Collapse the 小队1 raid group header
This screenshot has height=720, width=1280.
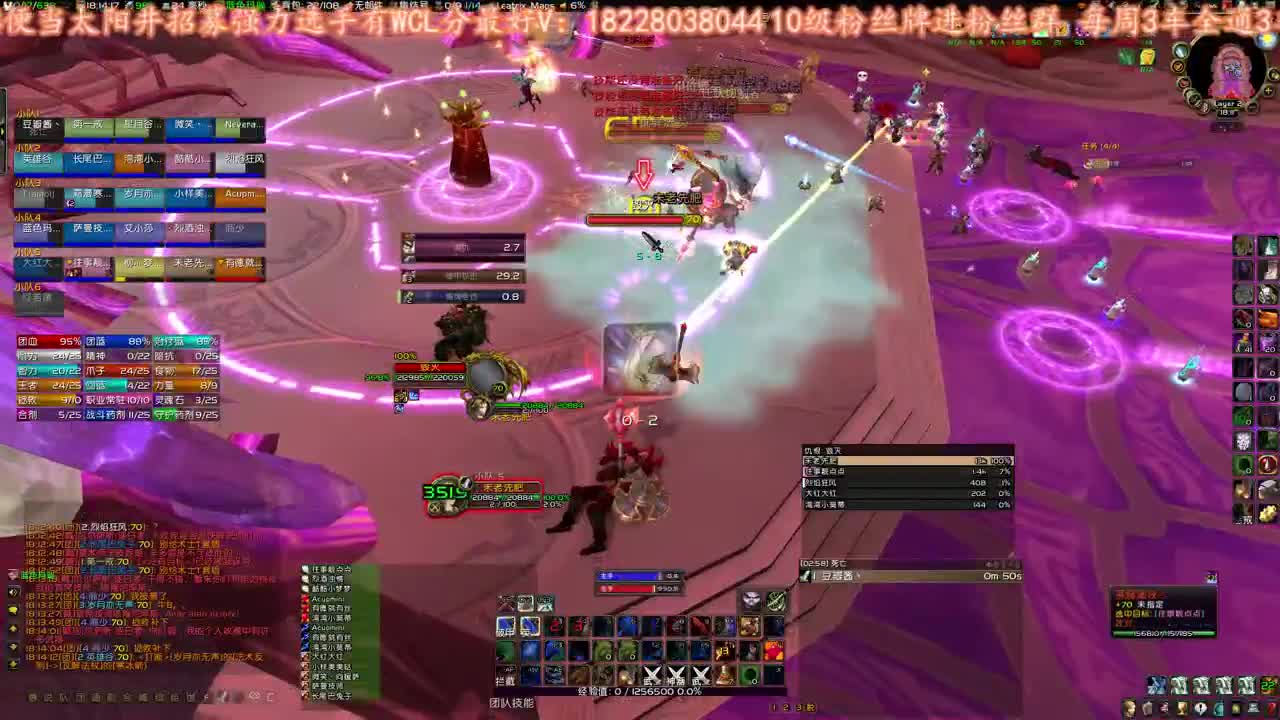(x=28, y=111)
